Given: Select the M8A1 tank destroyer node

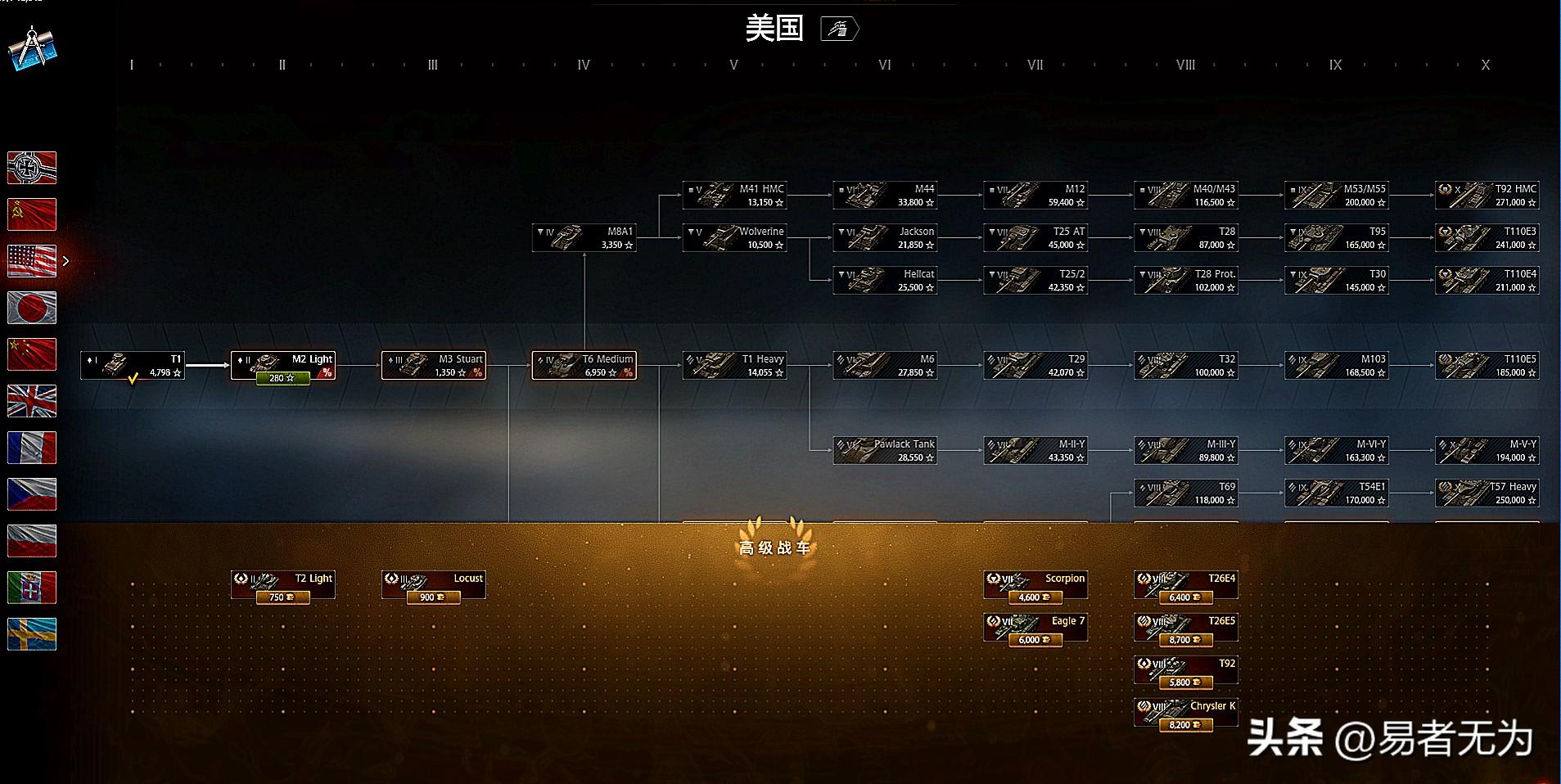Looking at the screenshot, I should (x=584, y=237).
